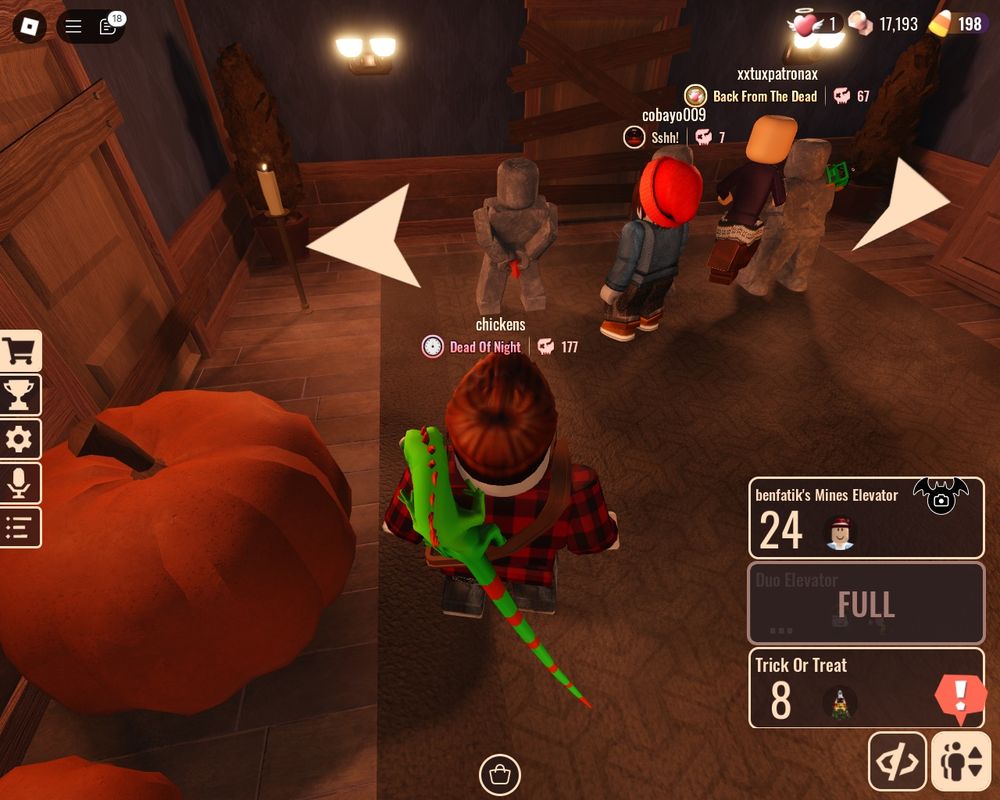This screenshot has width=1000, height=800.
Task: Join benfatik's Mines Elevator
Action: pyautogui.click(x=865, y=518)
